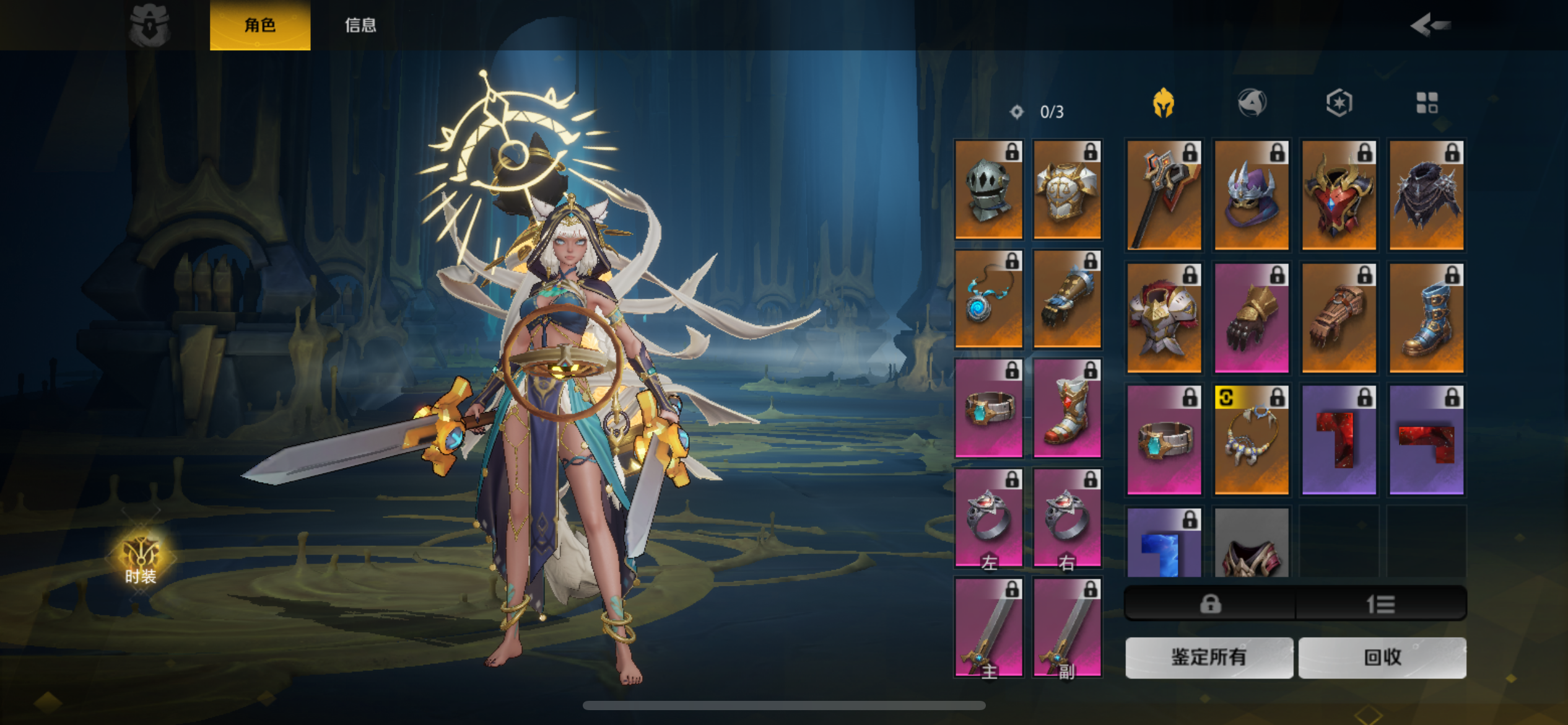Click the back arrow button

click(x=1429, y=25)
